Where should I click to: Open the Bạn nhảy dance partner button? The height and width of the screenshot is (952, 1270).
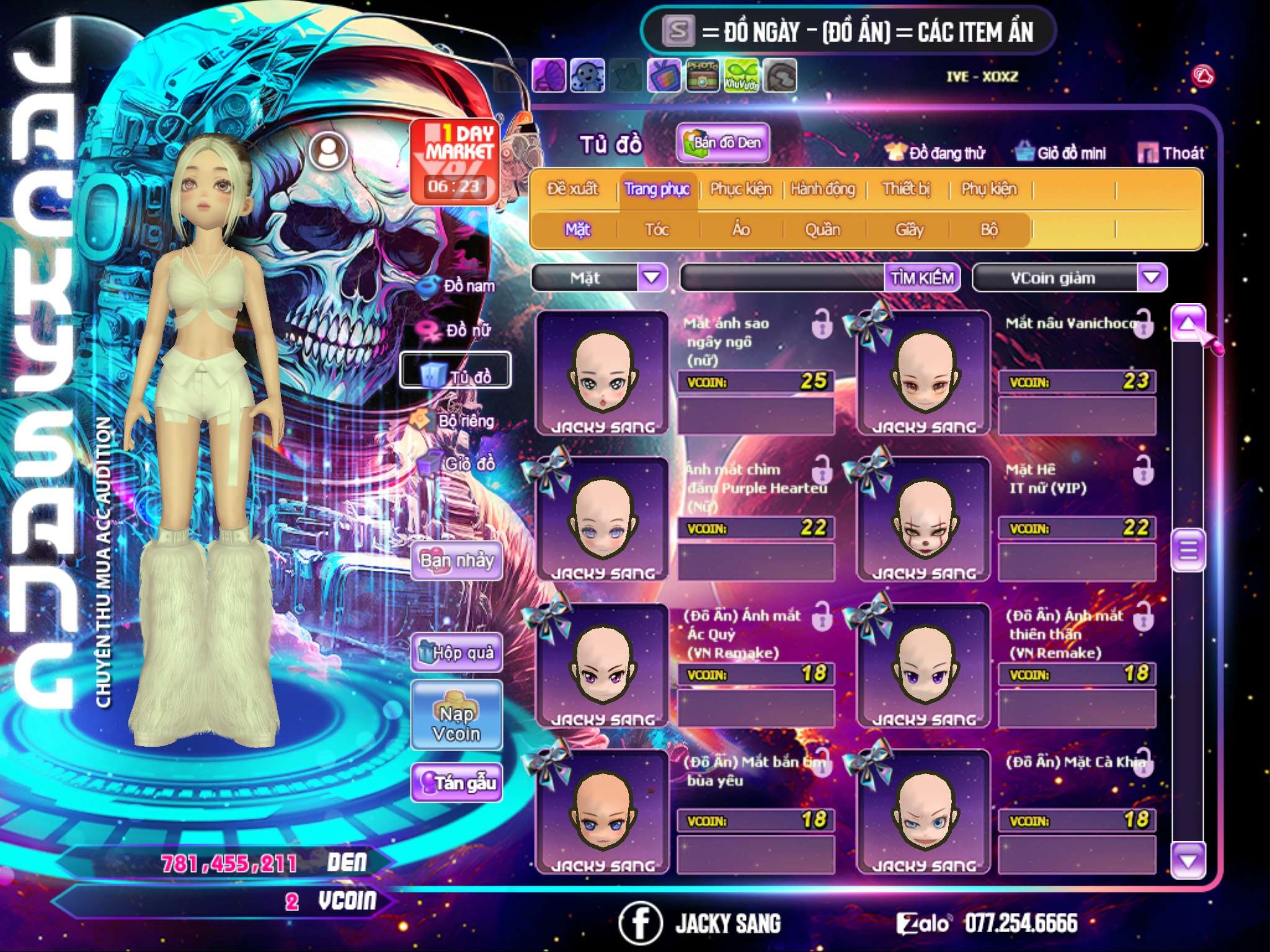click(x=456, y=561)
